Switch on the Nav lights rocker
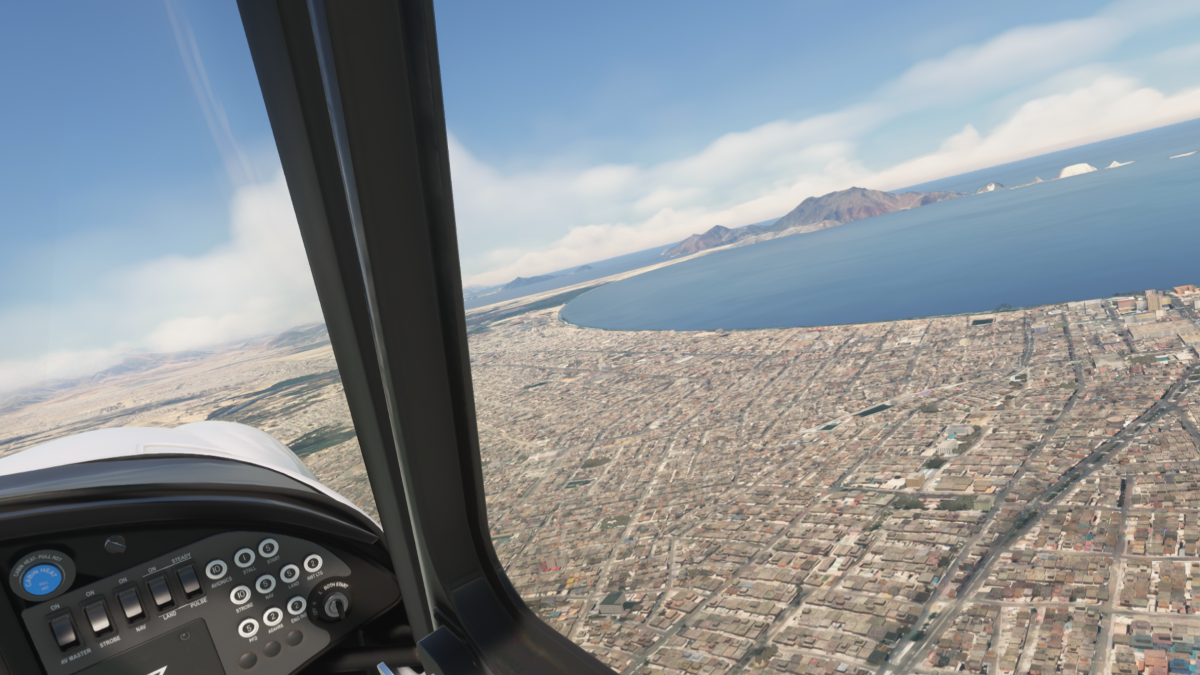Image resolution: width=1200 pixels, height=675 pixels. pos(130,604)
